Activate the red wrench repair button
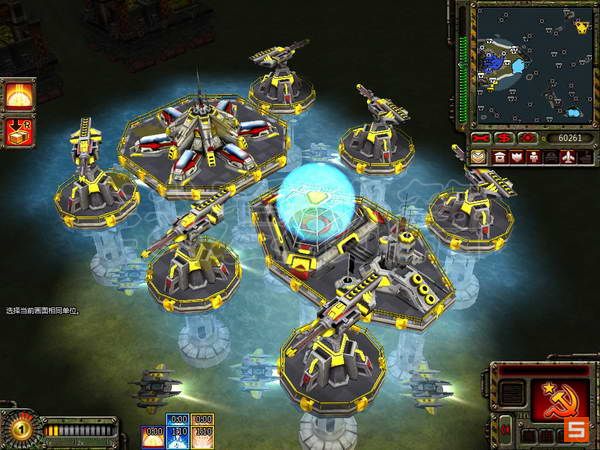 [x=481, y=137]
